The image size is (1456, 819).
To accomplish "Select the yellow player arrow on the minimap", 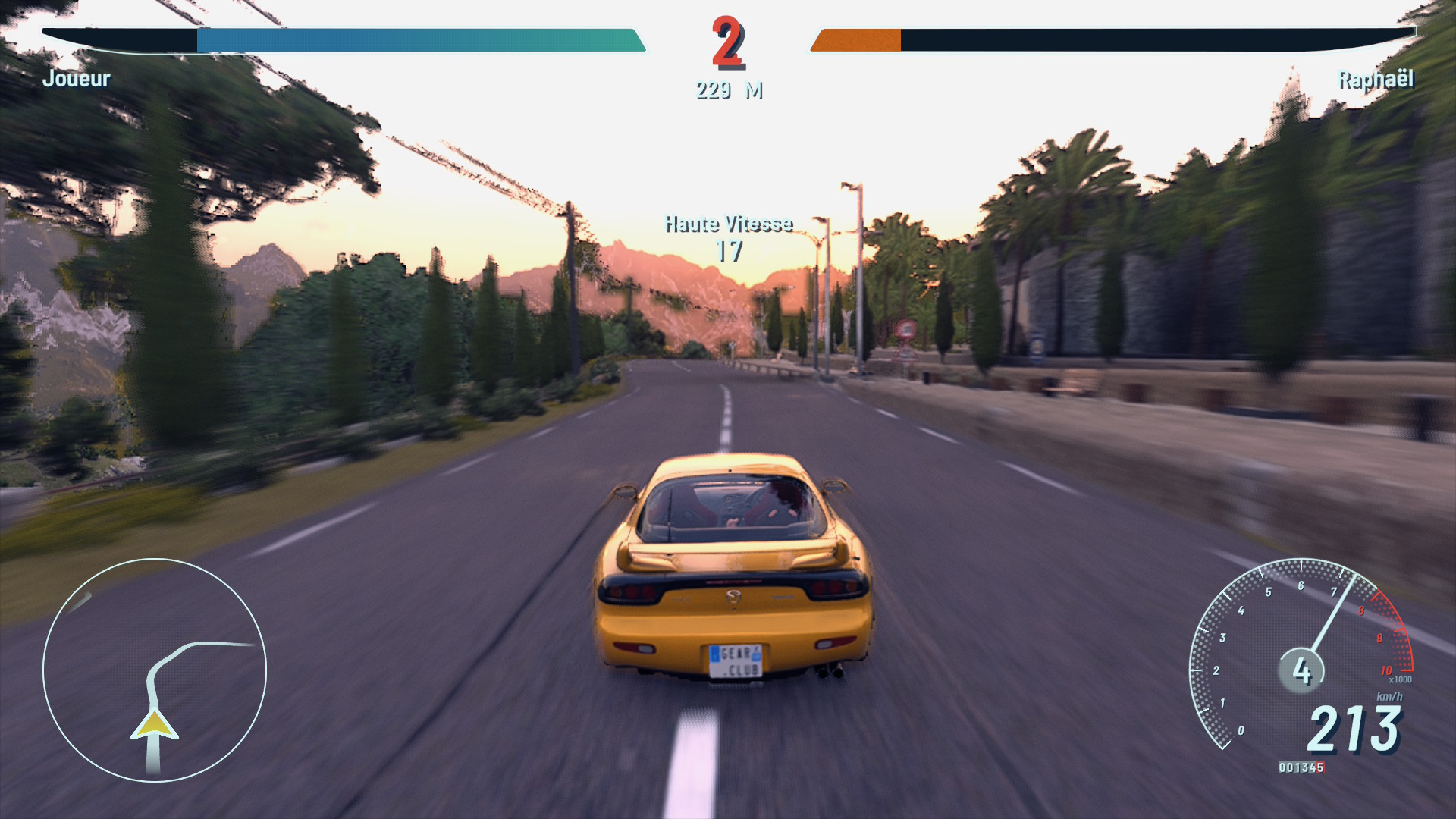I will [155, 725].
